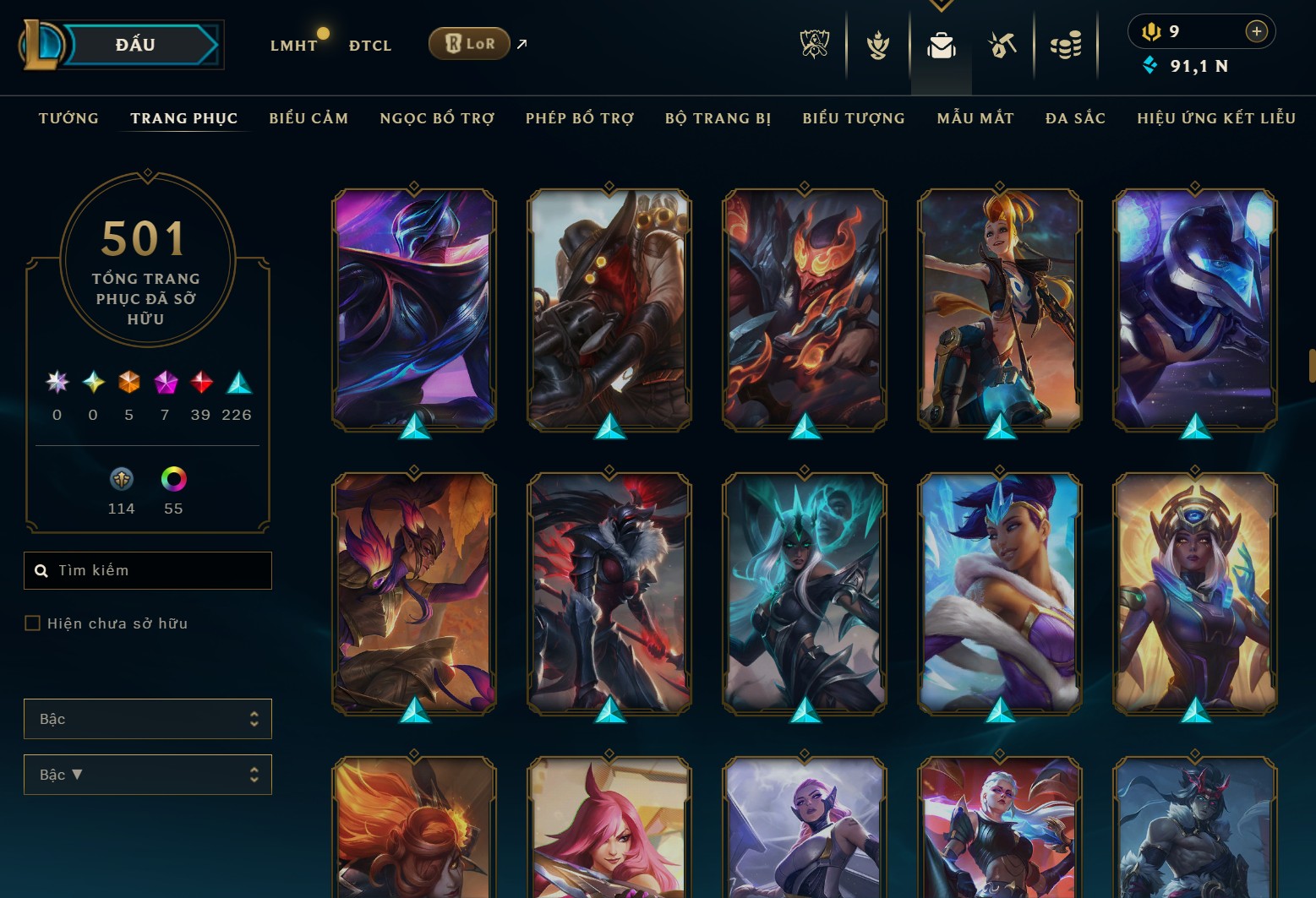This screenshot has height=898, width=1316.
Task: Select the cyan triangle rarity filter showing 226
Action: point(238,384)
